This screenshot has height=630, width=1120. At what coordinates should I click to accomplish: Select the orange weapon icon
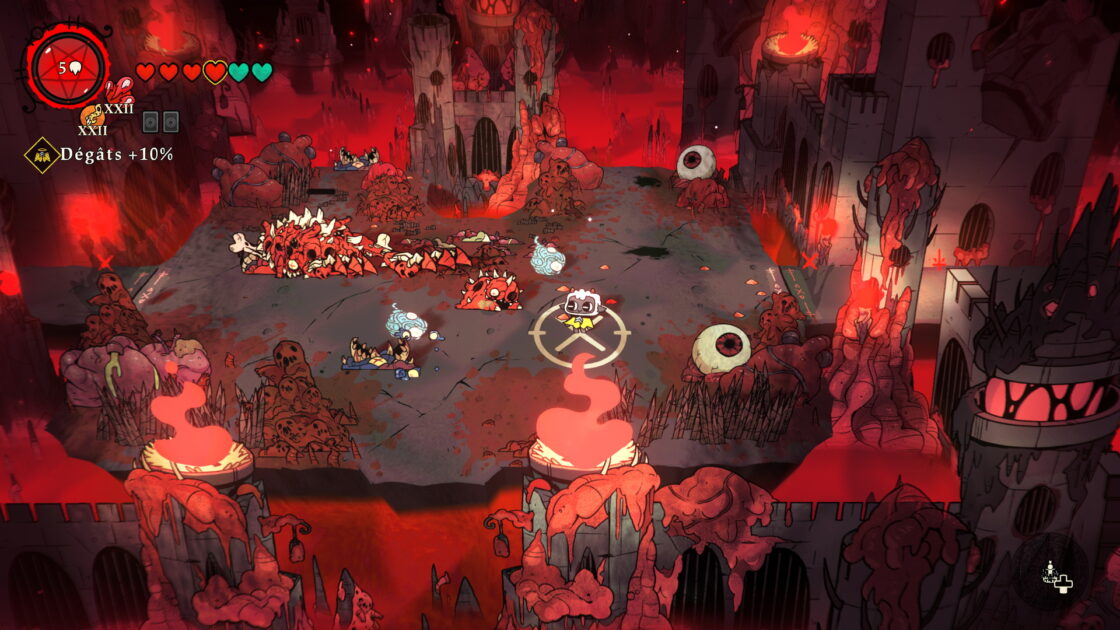coord(90,117)
